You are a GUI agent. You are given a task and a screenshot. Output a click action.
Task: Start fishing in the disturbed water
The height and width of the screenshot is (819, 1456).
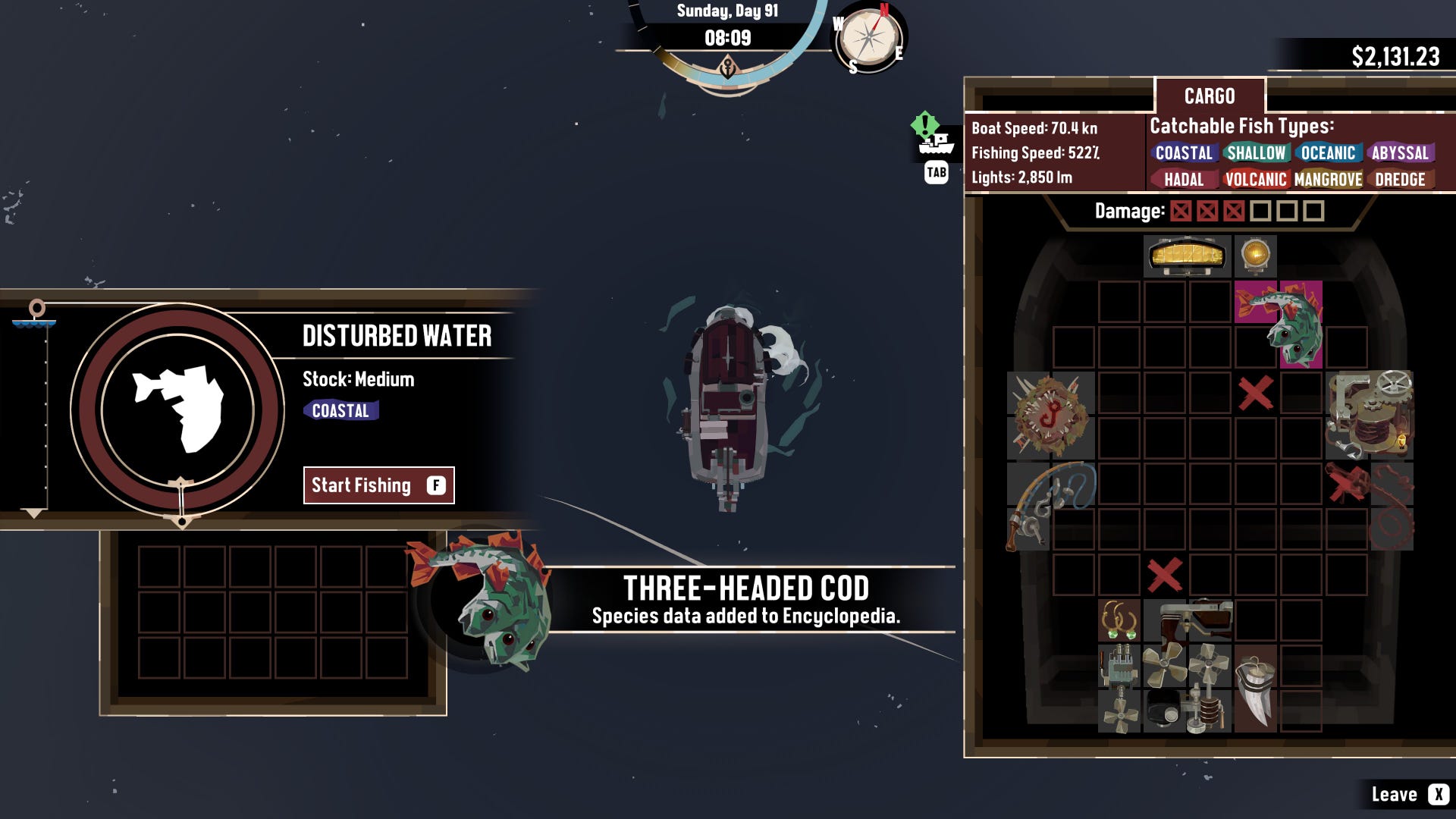(378, 485)
